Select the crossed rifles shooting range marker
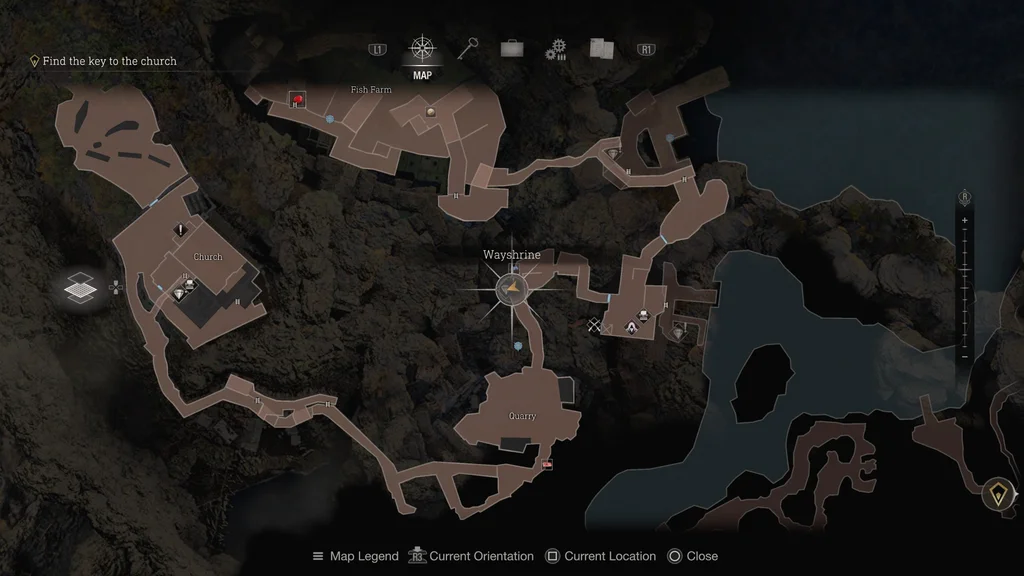The height and width of the screenshot is (576, 1024). (x=596, y=325)
